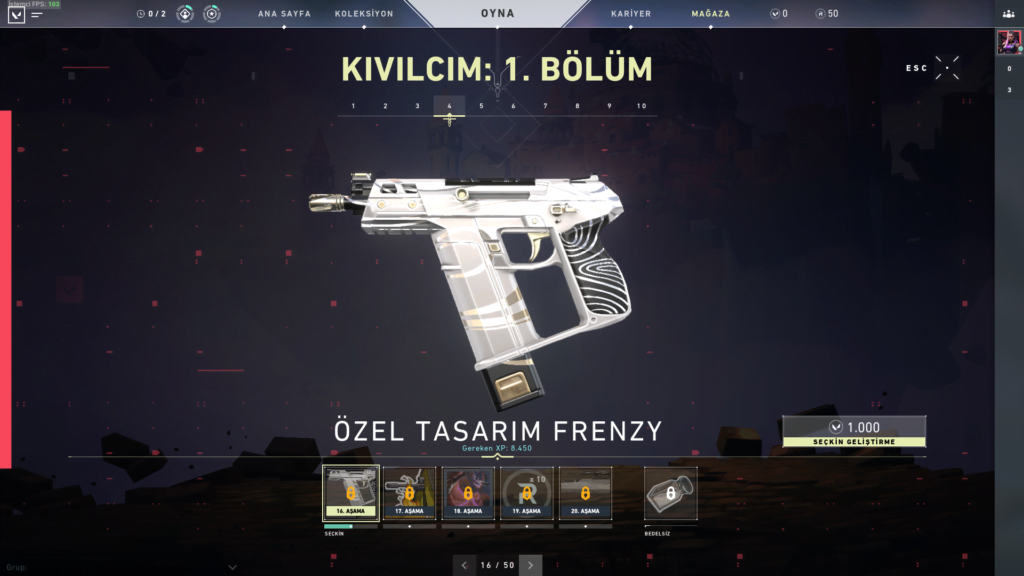Screen dimensions: 1024x576
Task: Buy the 1.000 Seçkin Geliştirme upgrade
Action: pyautogui.click(x=854, y=431)
